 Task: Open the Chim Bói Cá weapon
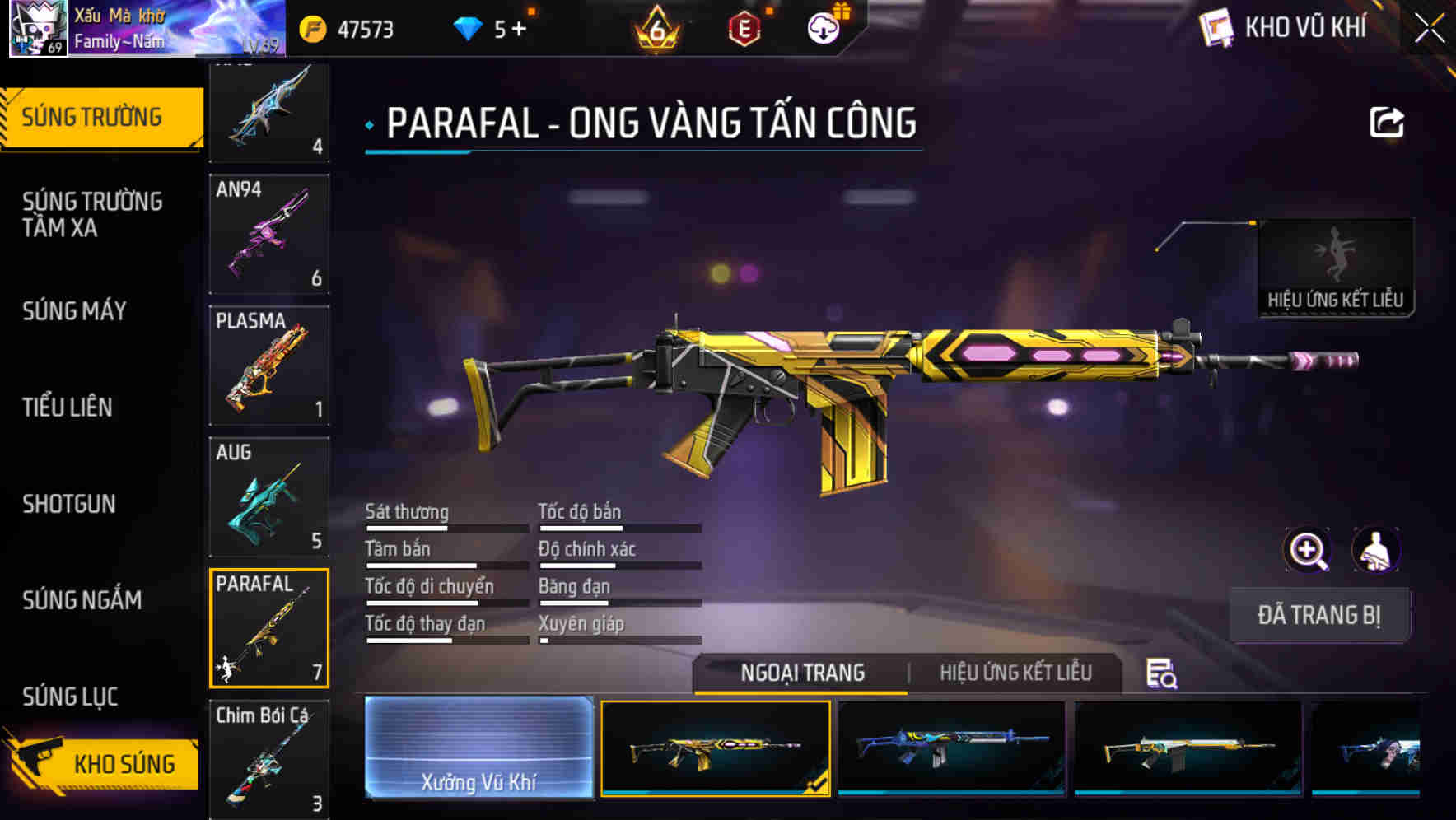pyautogui.click(x=269, y=758)
